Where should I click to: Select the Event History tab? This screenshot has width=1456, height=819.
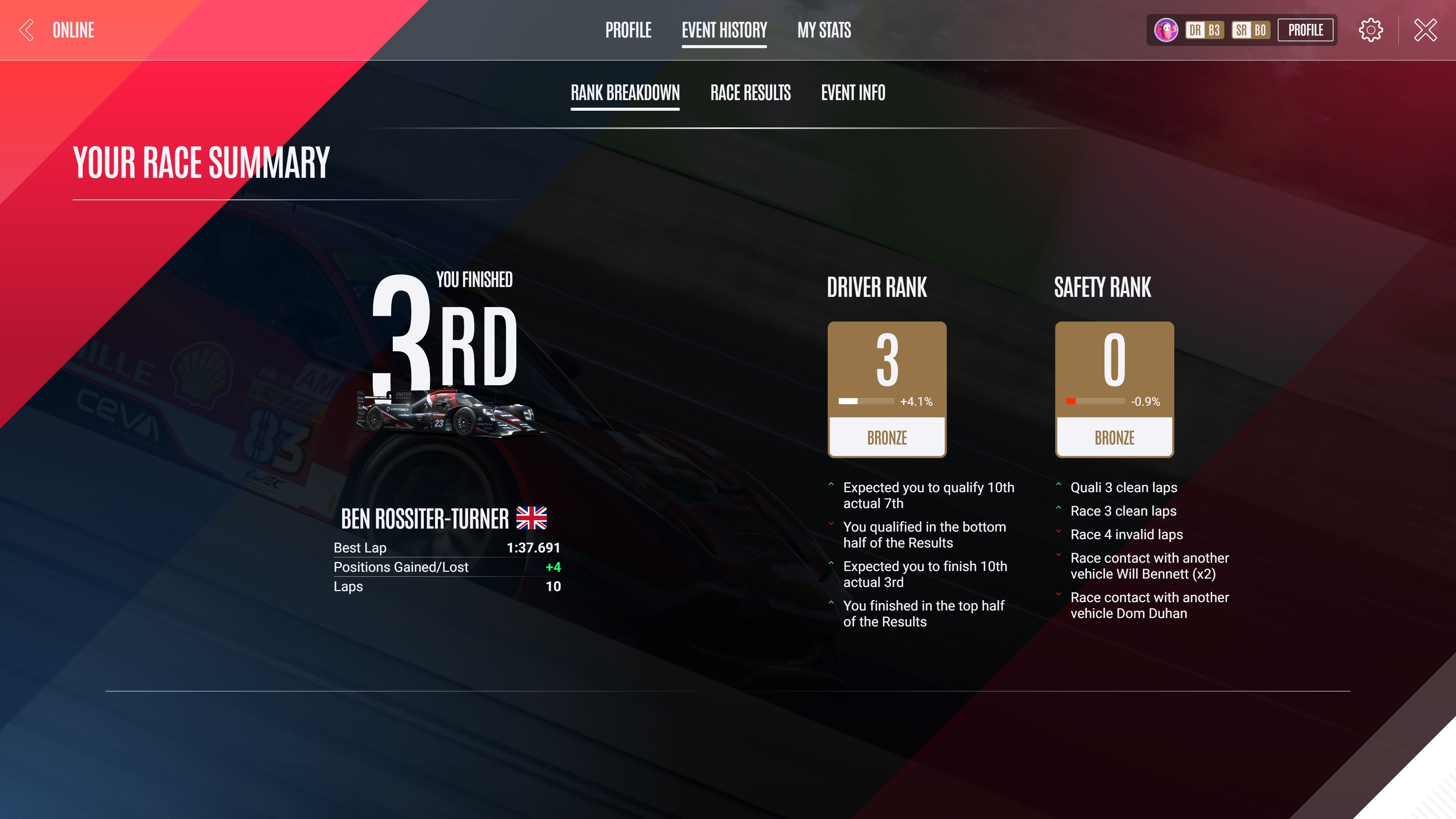tap(724, 30)
